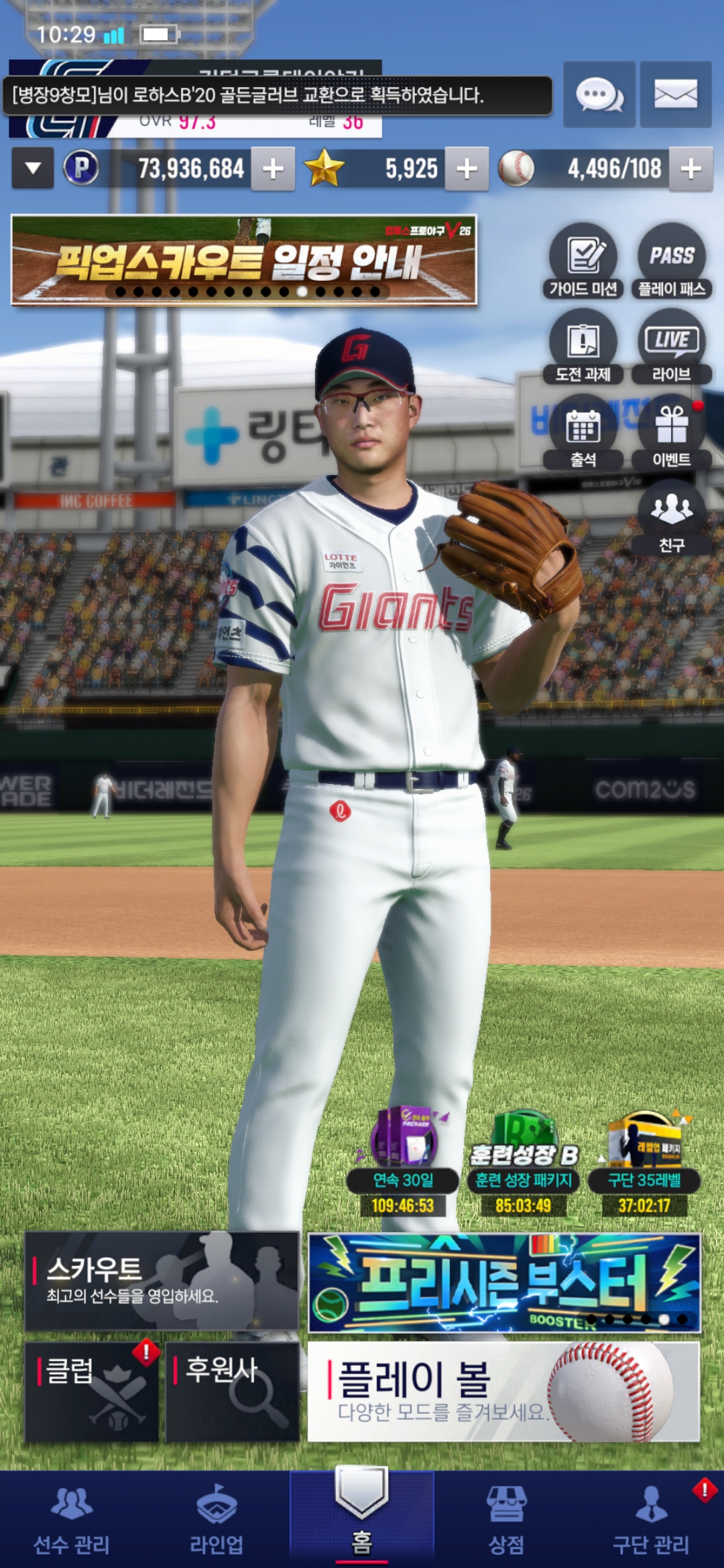Open the chat speech bubble icon
The height and width of the screenshot is (1568, 724).
click(599, 94)
